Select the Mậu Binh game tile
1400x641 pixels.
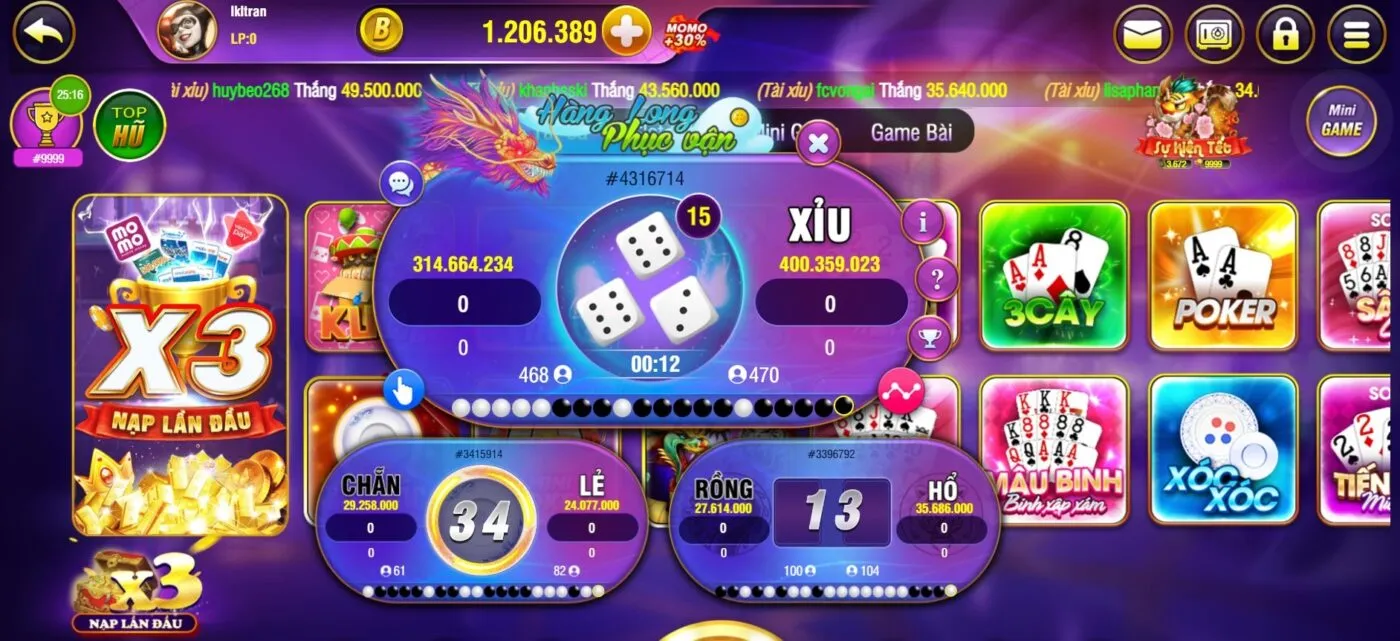pyautogui.click(x=1054, y=450)
